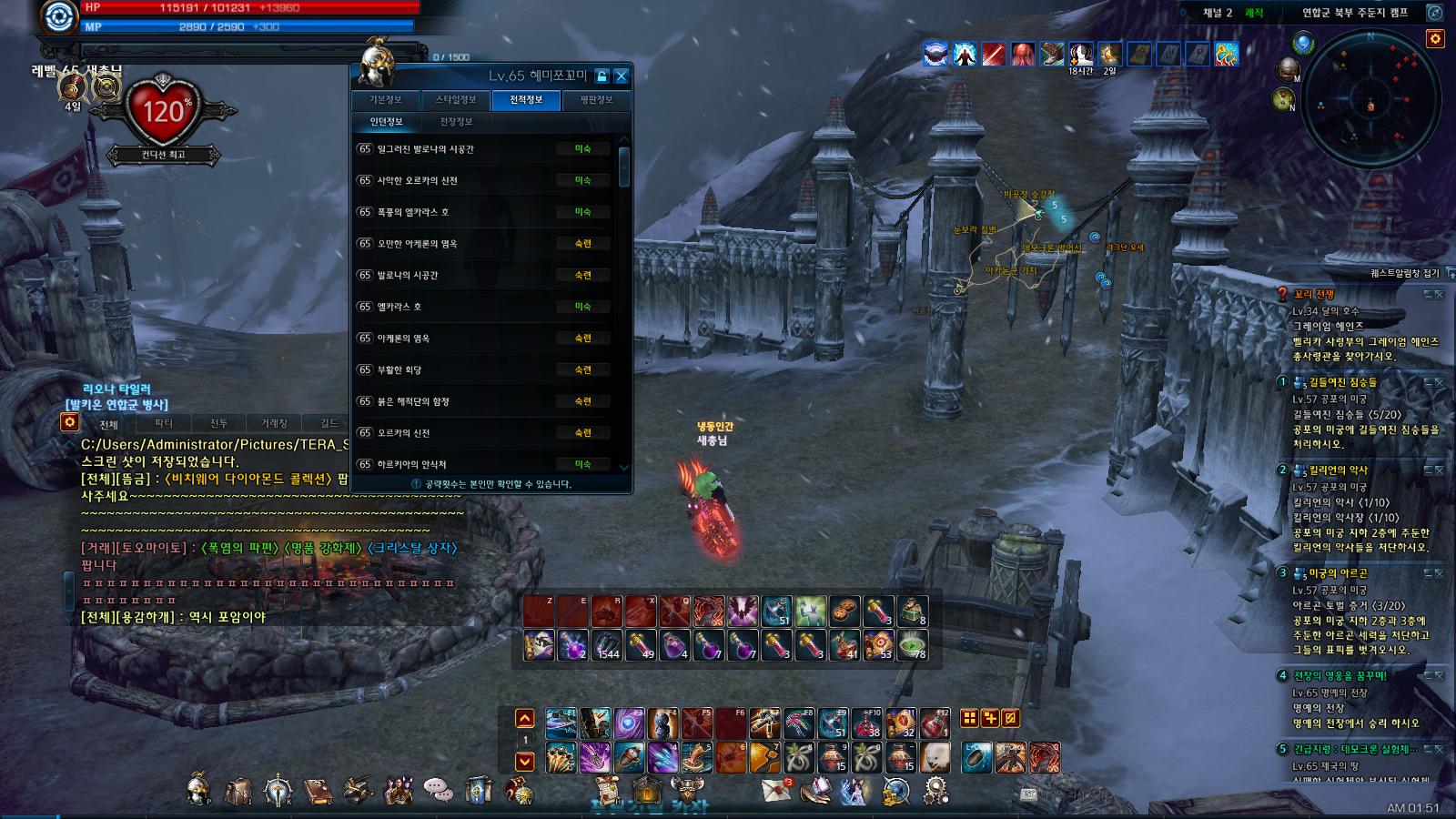Close the Lv.65 character info window
This screenshot has height=819, width=1456.
click(x=622, y=76)
